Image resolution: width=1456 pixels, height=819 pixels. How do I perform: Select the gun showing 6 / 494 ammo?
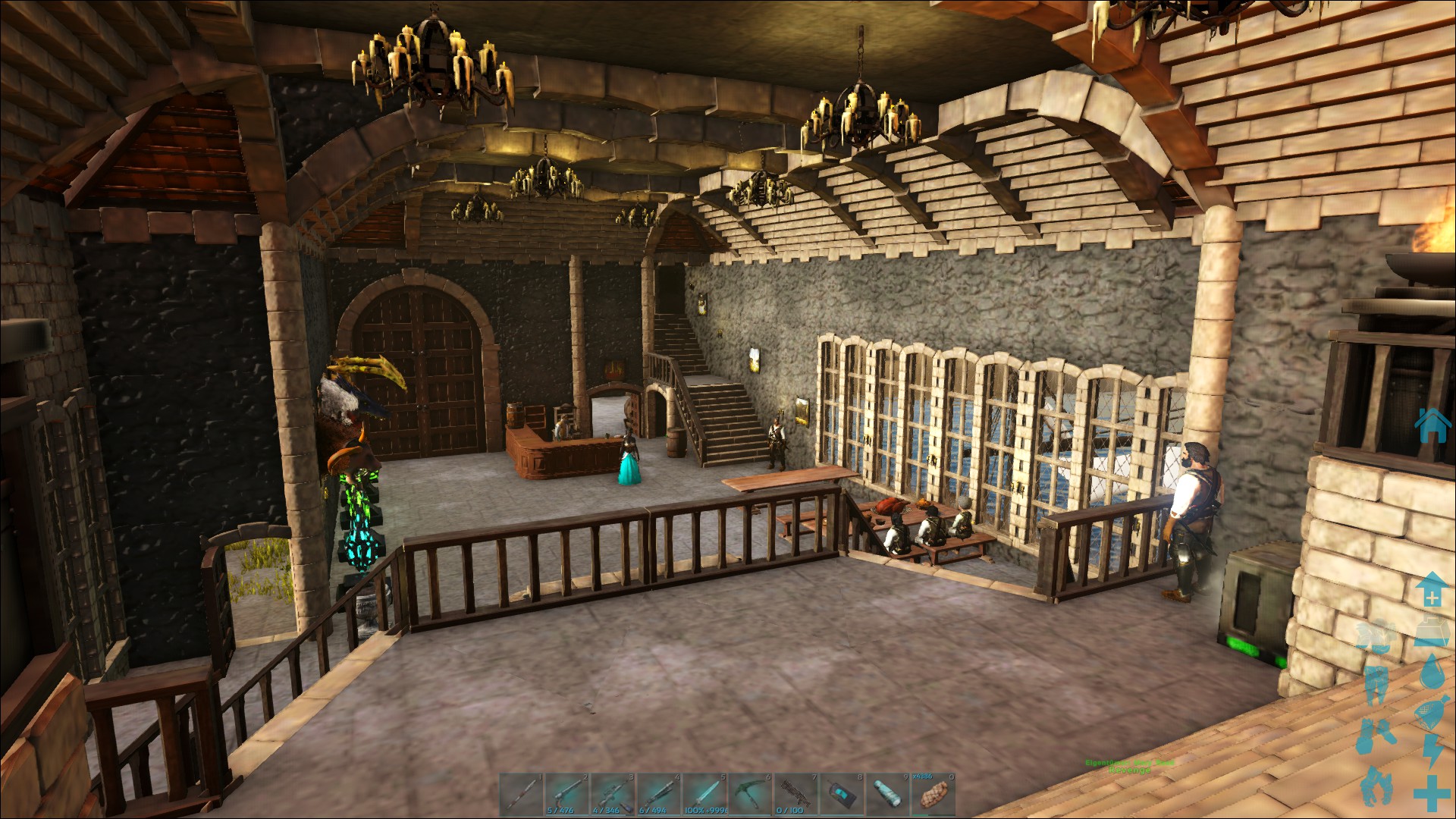pos(660,794)
